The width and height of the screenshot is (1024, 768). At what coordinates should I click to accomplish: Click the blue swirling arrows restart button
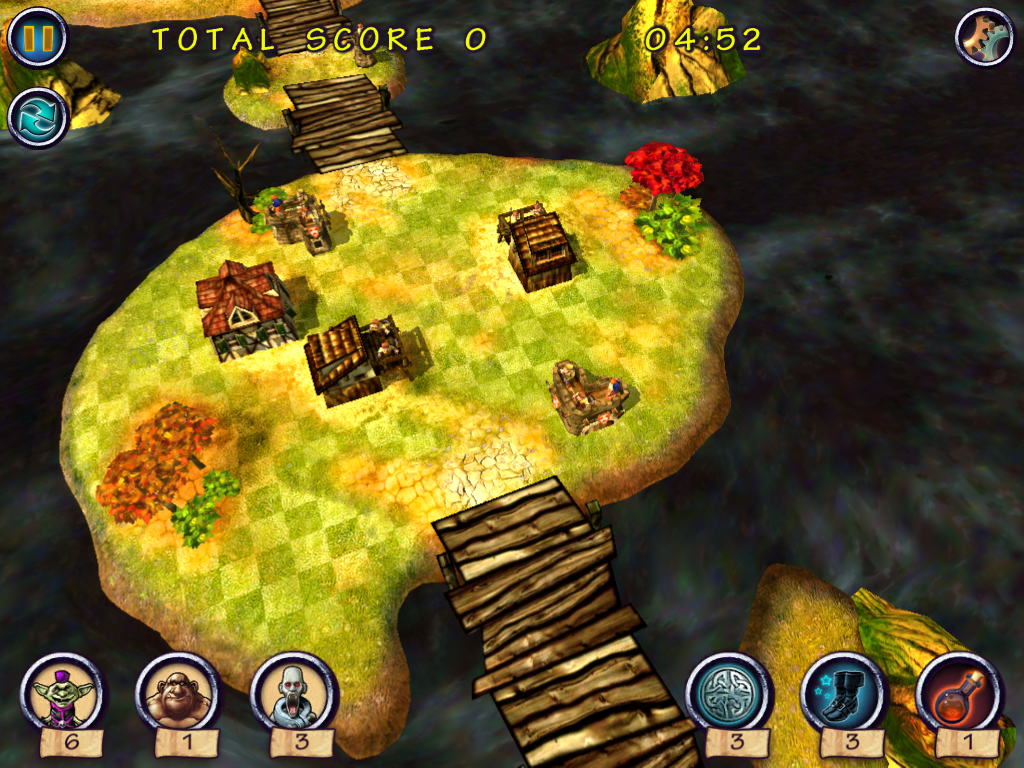click(37, 116)
